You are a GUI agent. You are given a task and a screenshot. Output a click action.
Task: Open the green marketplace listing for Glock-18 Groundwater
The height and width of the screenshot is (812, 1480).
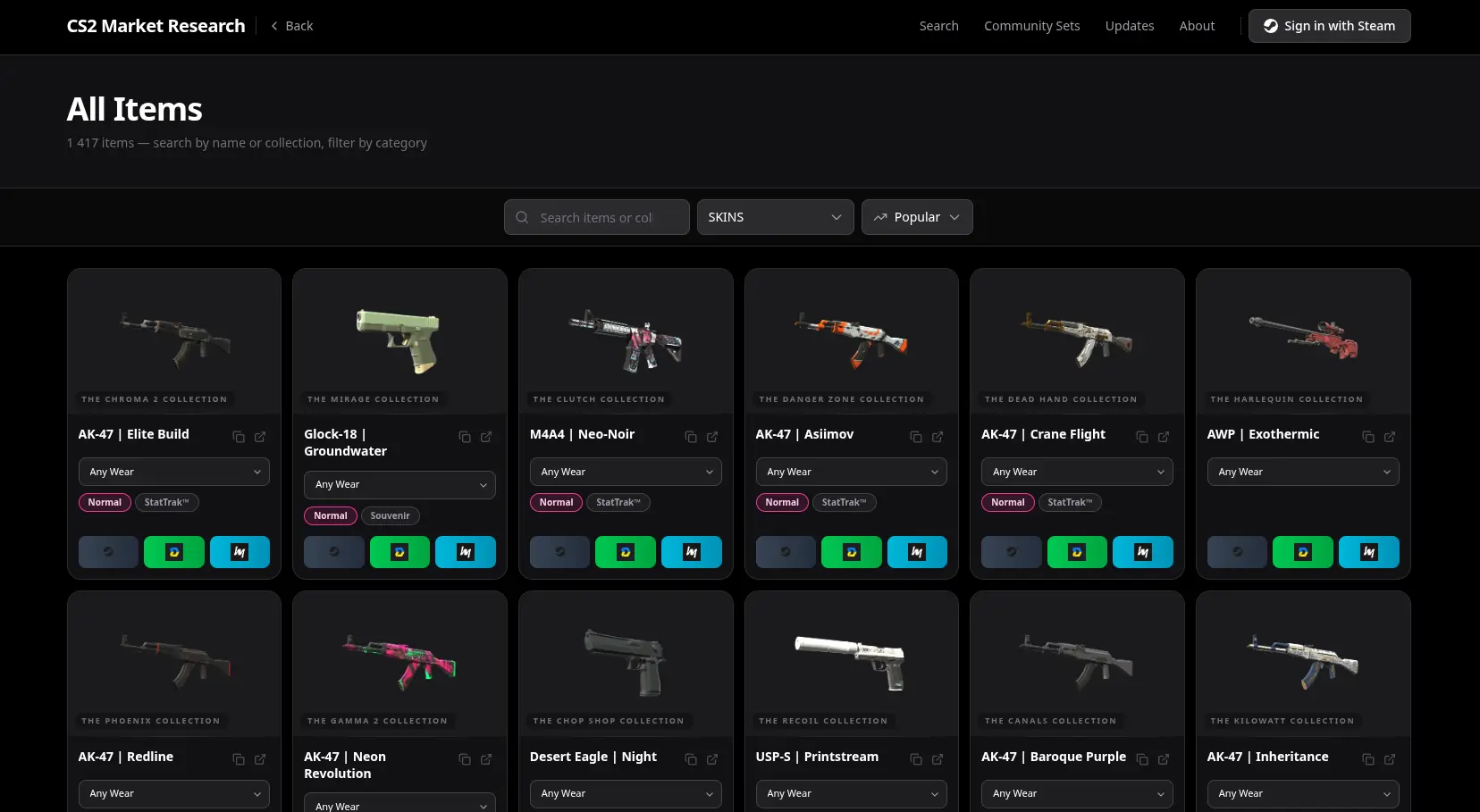[x=399, y=552]
